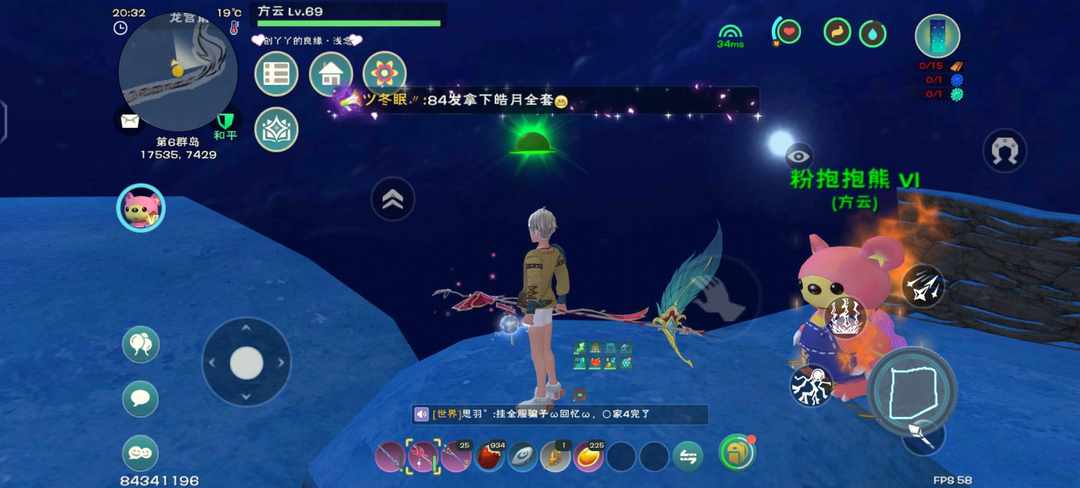Open the colorful flower icon menu
This screenshot has height=488, width=1080.
[x=384, y=74]
